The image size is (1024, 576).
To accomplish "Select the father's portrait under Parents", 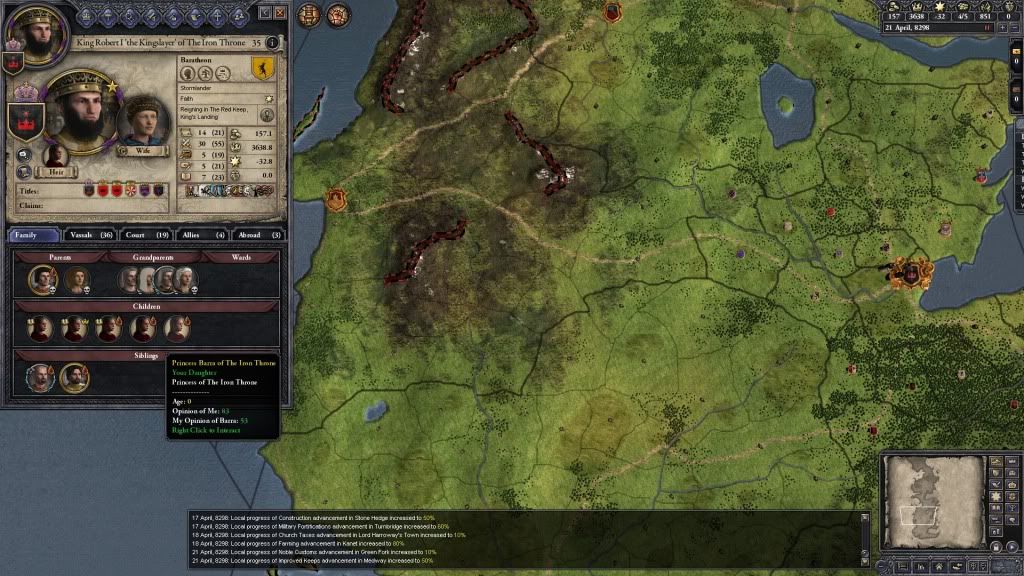I will tap(41, 279).
